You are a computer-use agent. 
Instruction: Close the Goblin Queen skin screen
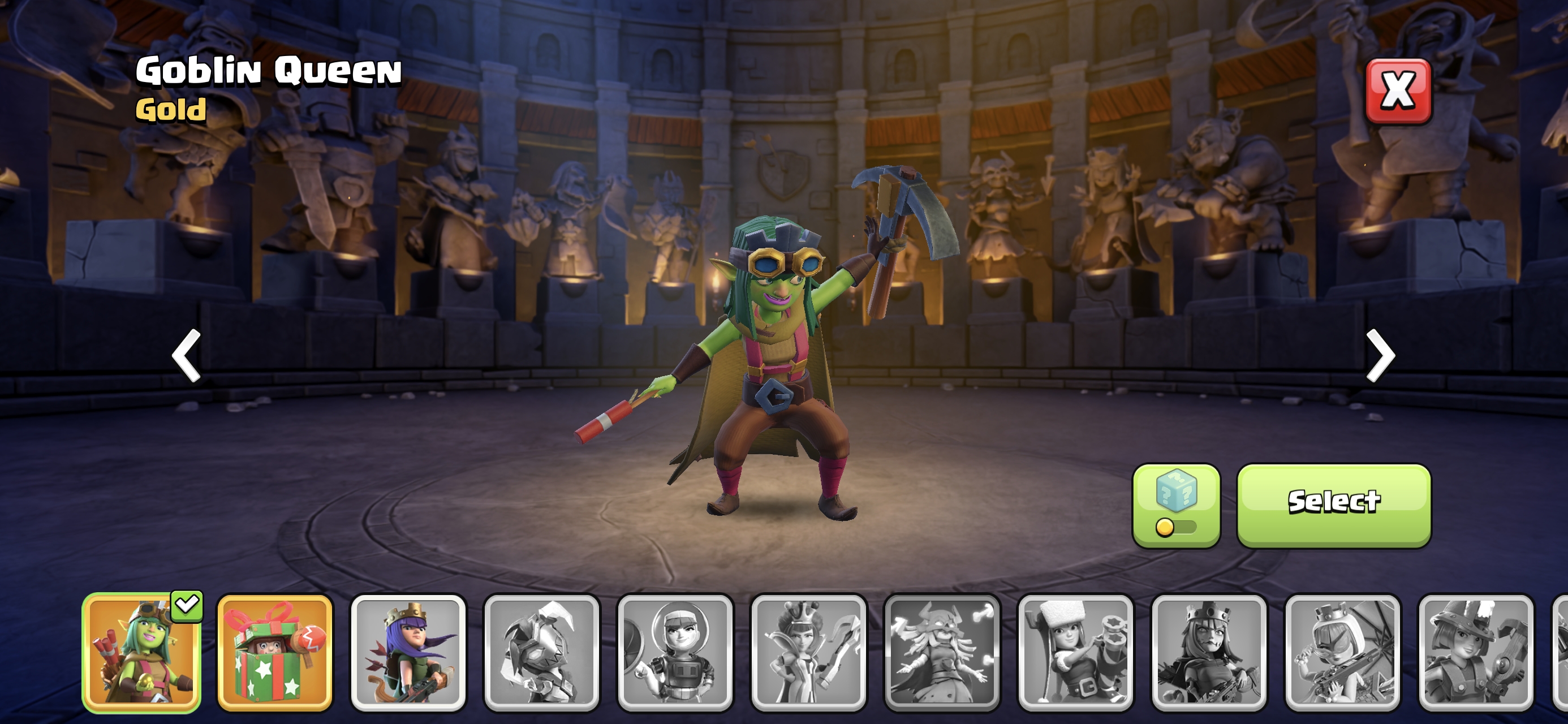(x=1398, y=91)
